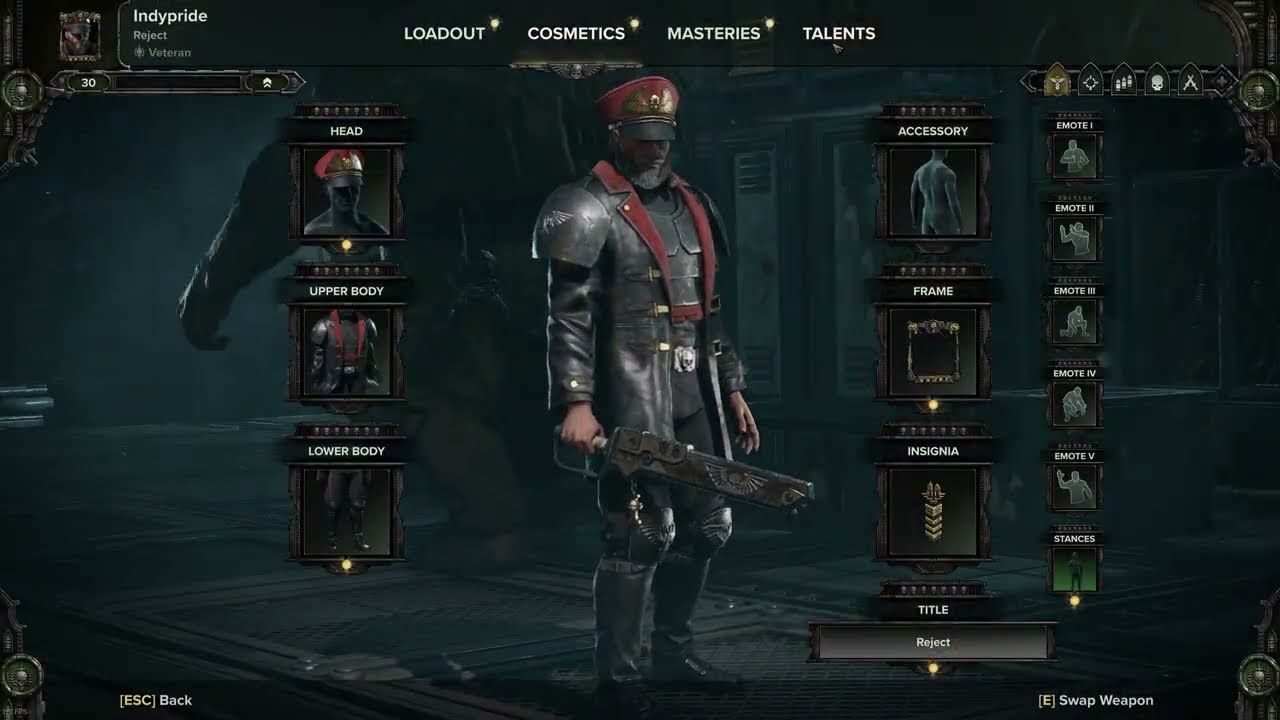
Task: Switch to the Cosmetics tab
Action: 576,33
